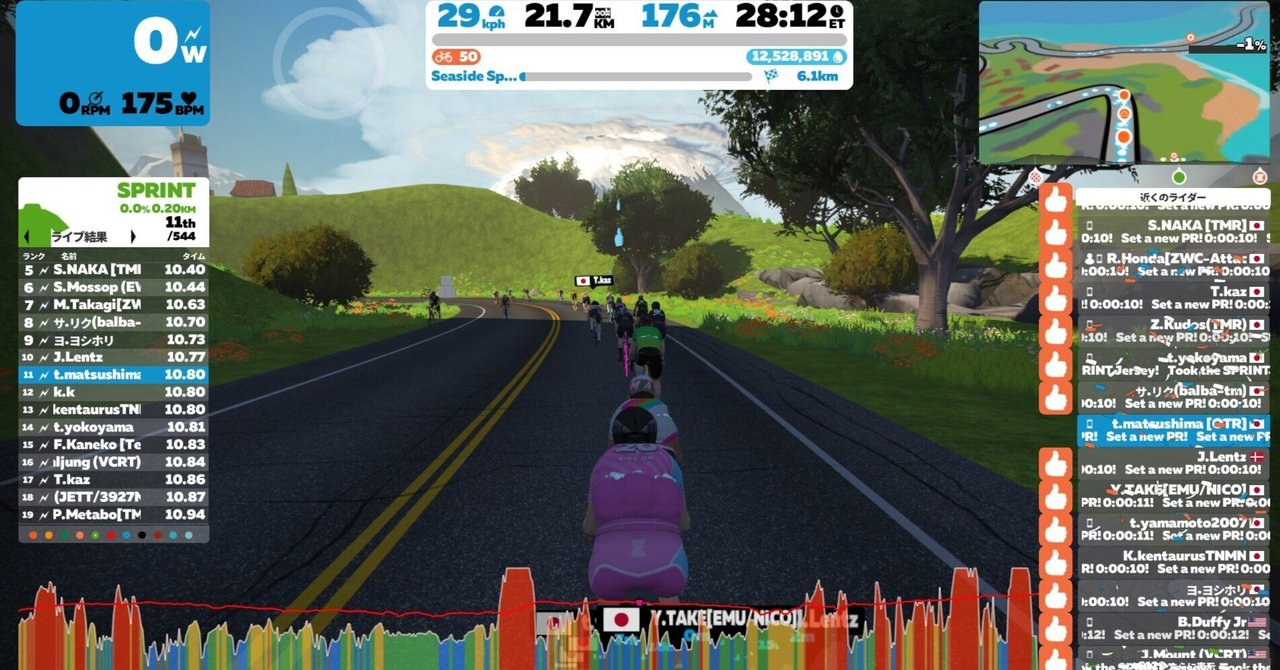
Task: Send a thumbs-up to R.Honda
Action: [x=1055, y=266]
